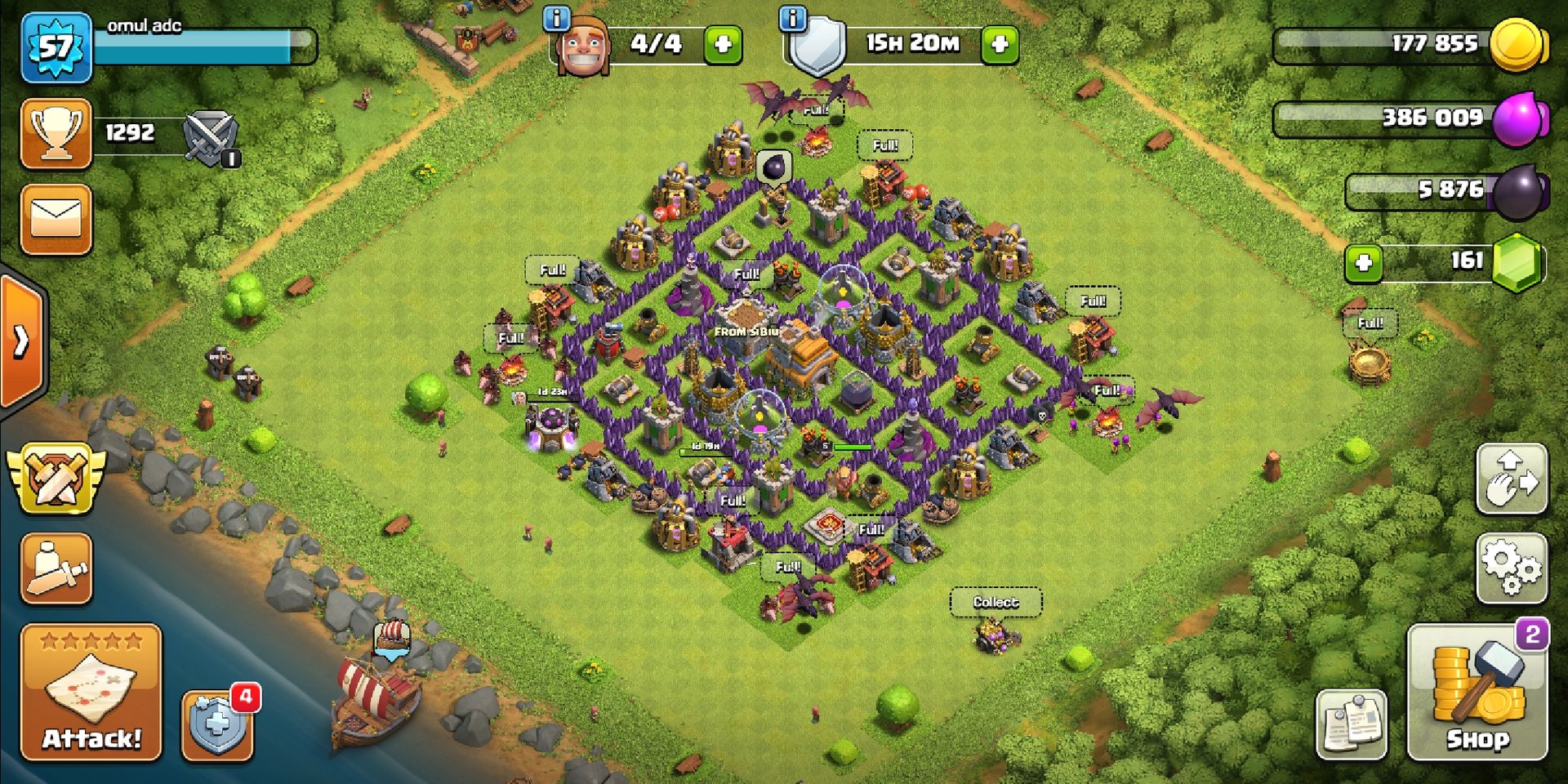Screen dimensions: 1568x784
Task: Open the settings gears button
Action: (1512, 568)
